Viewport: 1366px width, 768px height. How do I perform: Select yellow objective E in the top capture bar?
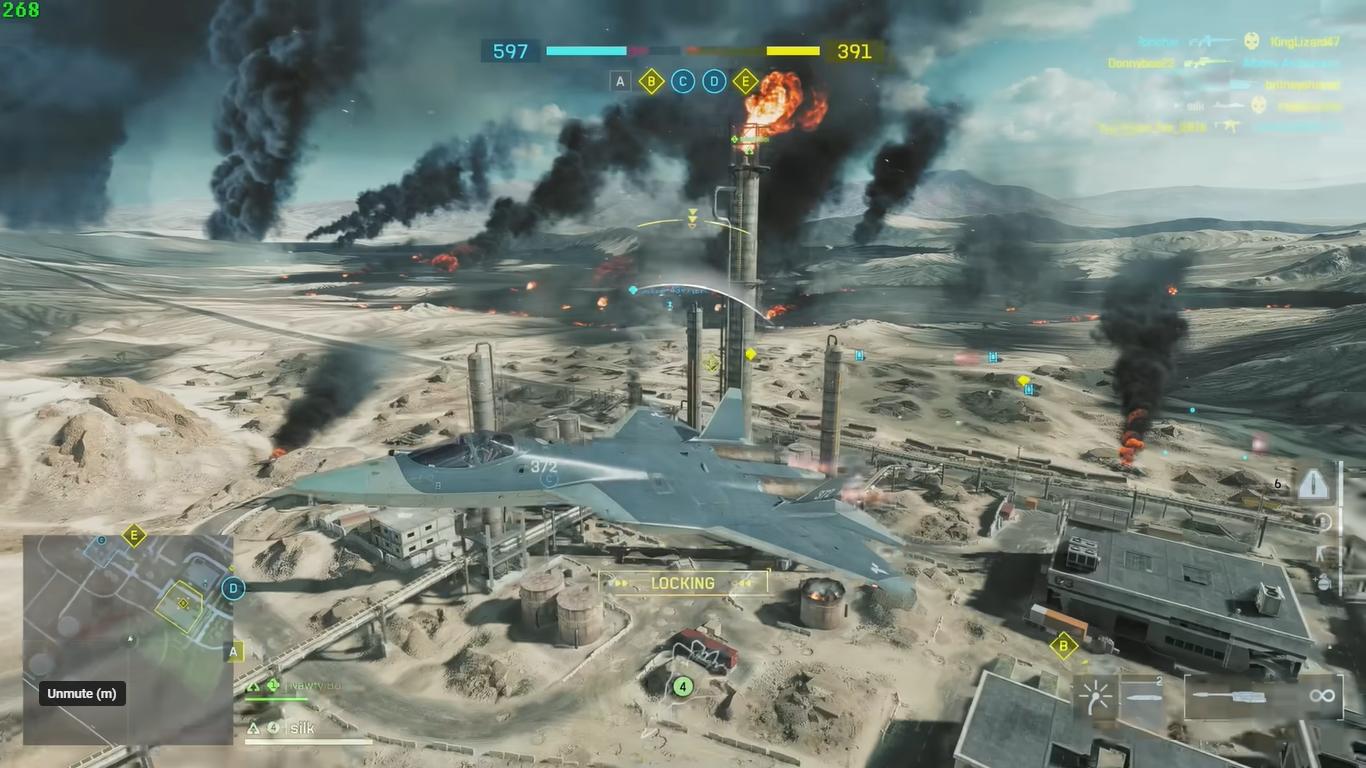tap(745, 82)
